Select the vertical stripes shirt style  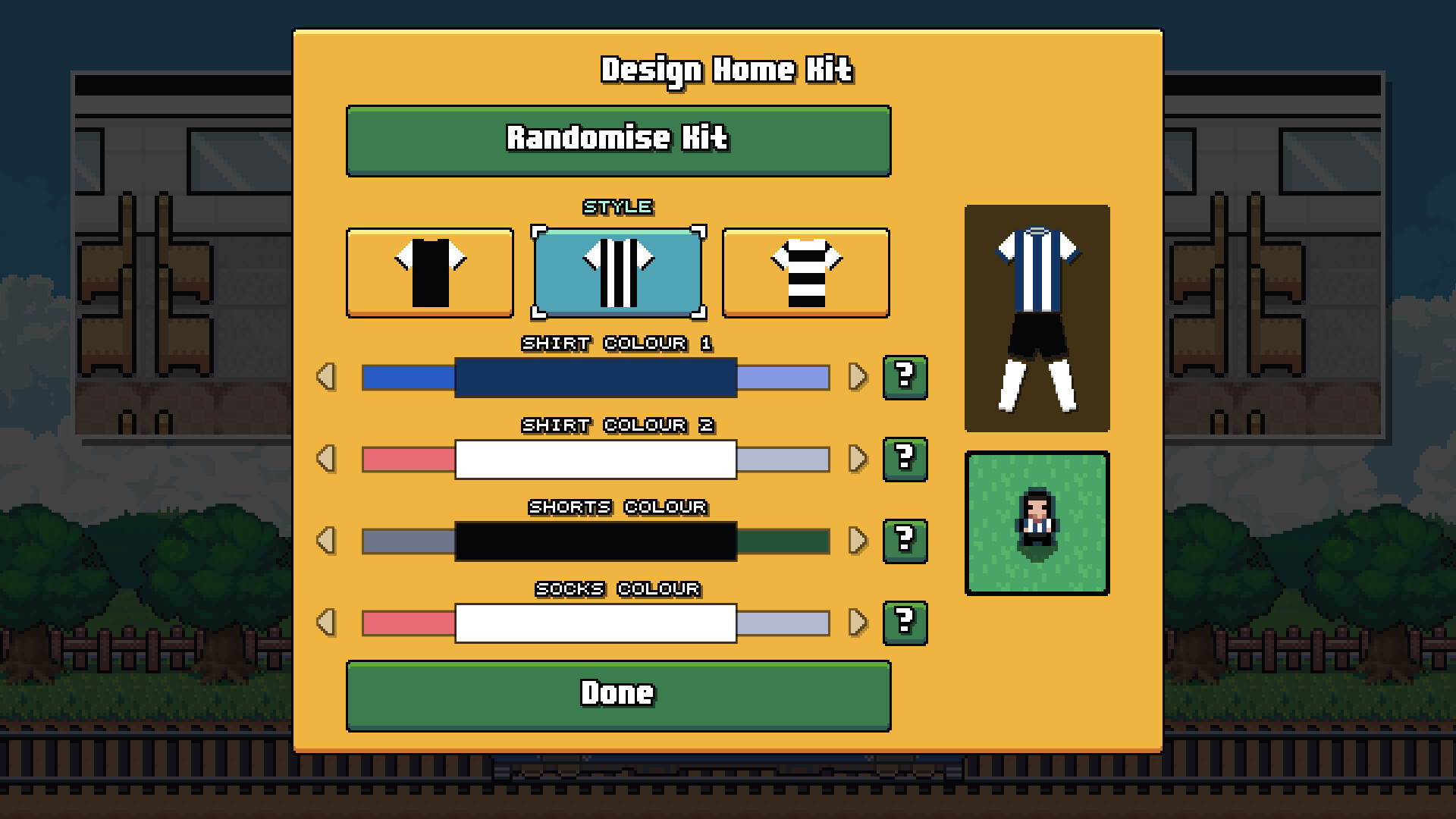(x=617, y=271)
